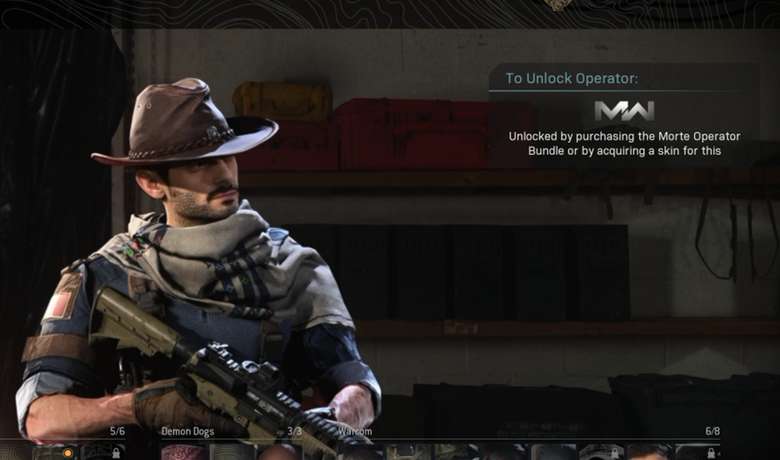Image resolution: width=780 pixels, height=460 pixels.
Task: Select the Warcom faction header
Action: click(354, 431)
